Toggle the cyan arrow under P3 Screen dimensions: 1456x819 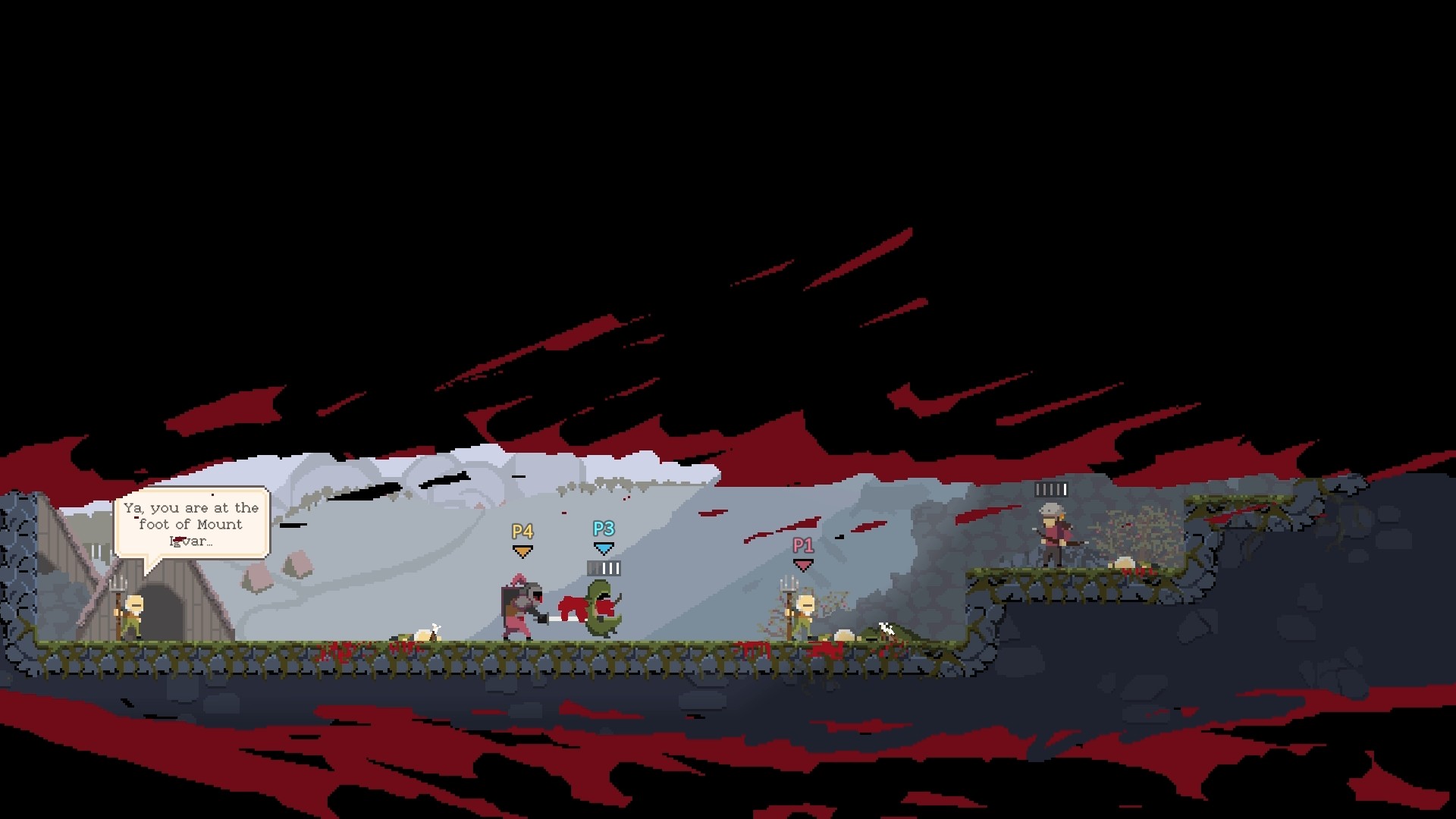pos(603,548)
